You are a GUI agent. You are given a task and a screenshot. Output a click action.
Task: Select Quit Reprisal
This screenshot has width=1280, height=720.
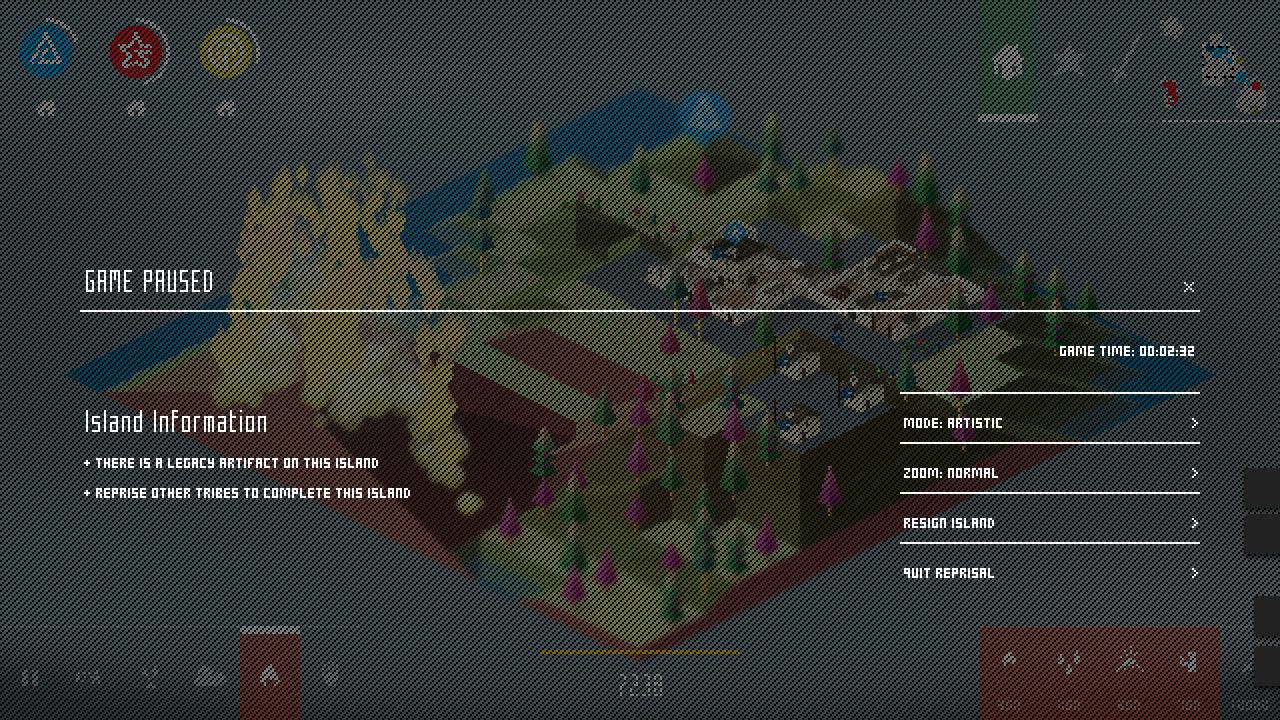pos(1049,573)
